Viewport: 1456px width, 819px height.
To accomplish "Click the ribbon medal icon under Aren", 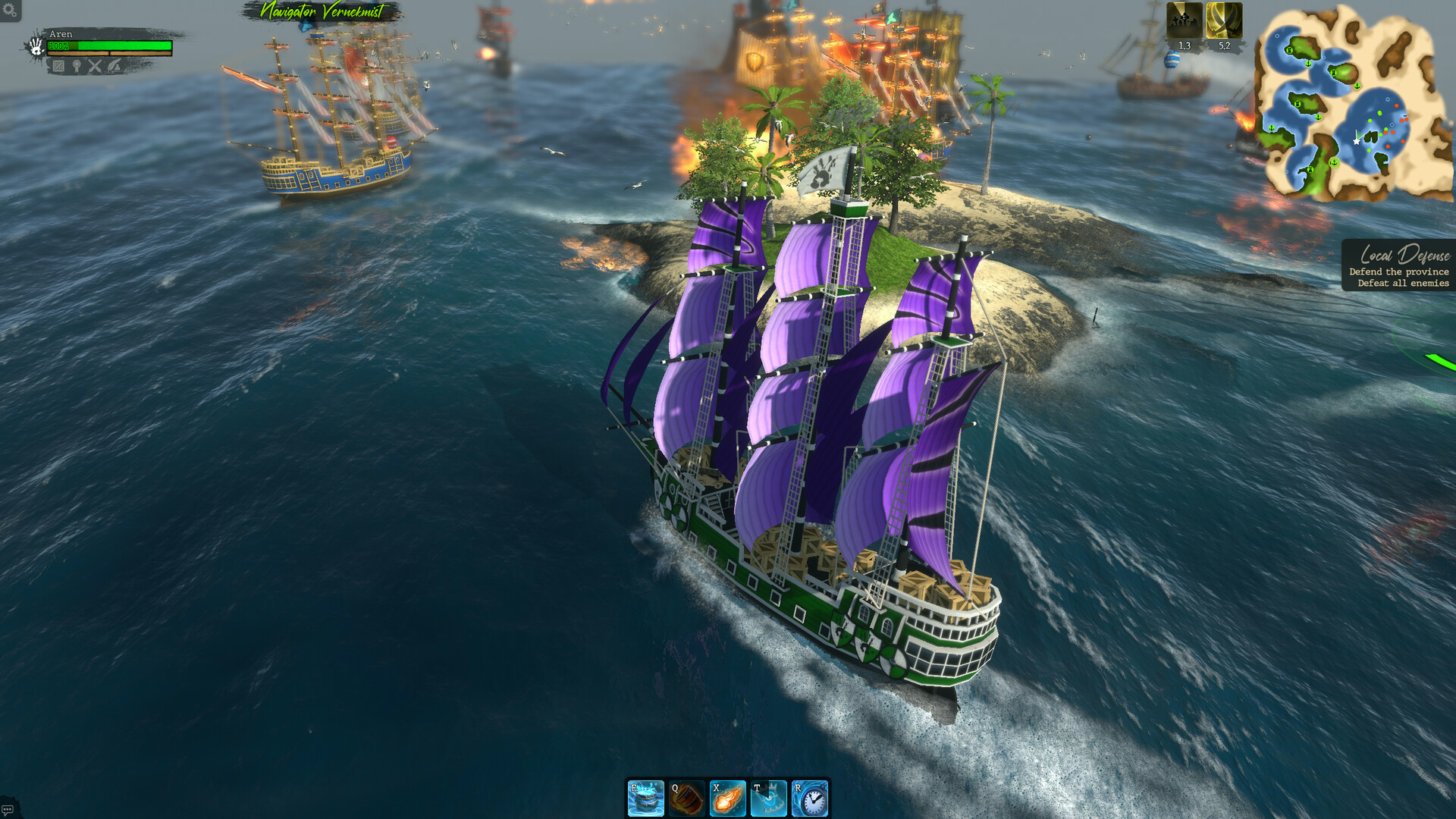I will pos(77,66).
